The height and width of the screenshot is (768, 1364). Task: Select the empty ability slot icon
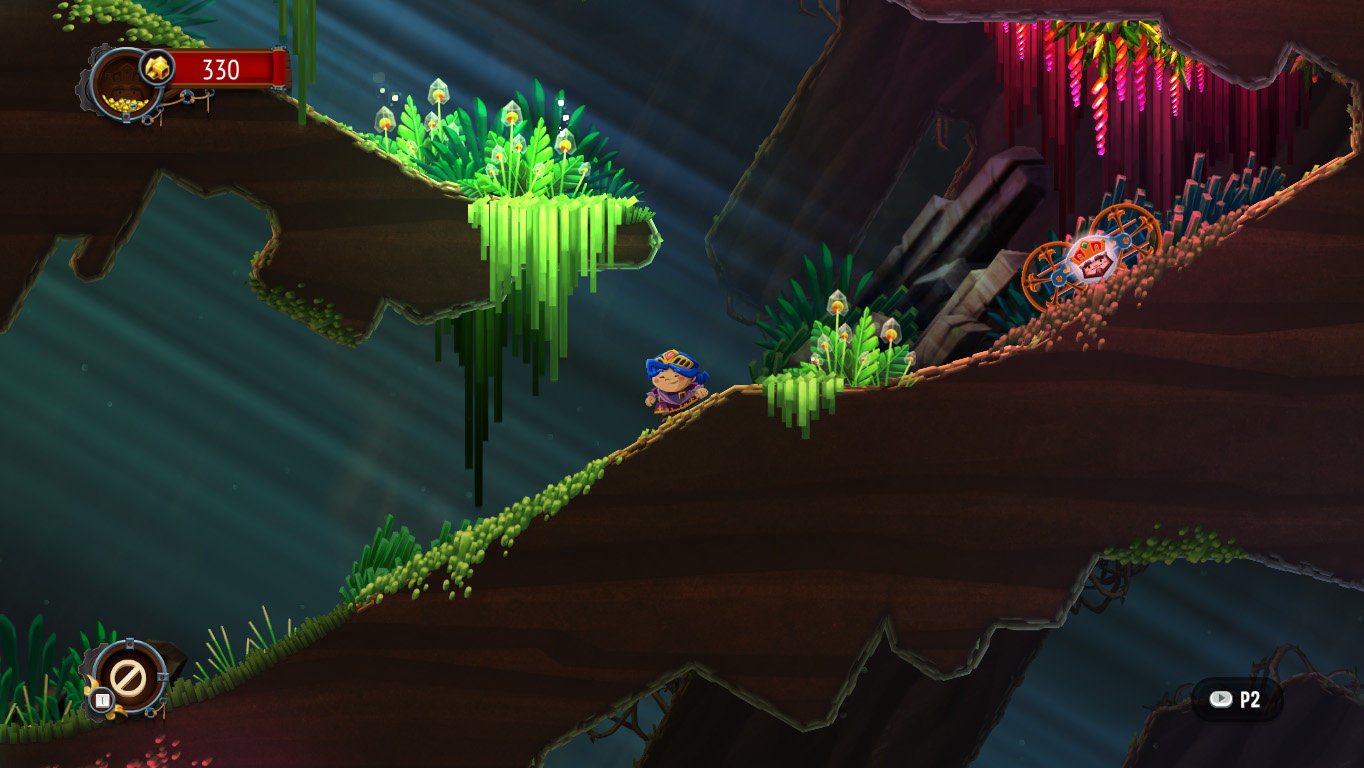[128, 678]
